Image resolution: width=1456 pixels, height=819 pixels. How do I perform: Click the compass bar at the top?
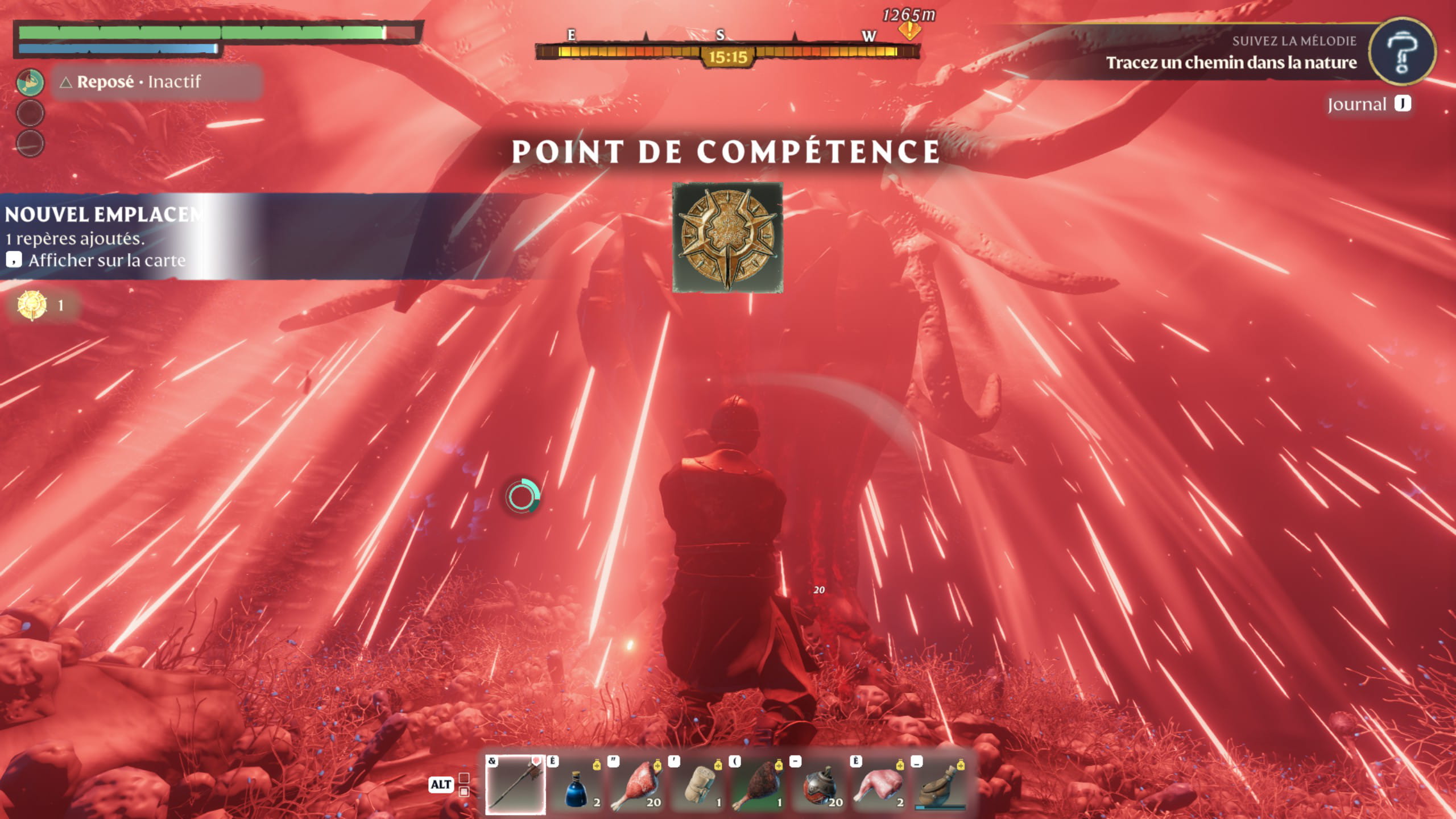tap(727, 52)
